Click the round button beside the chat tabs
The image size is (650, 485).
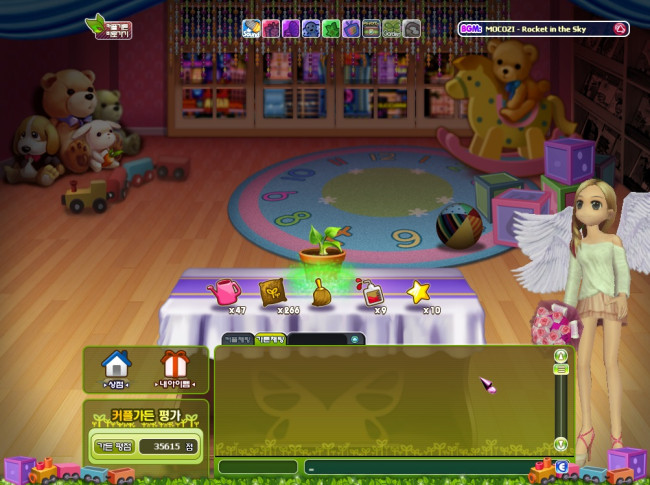353,339
